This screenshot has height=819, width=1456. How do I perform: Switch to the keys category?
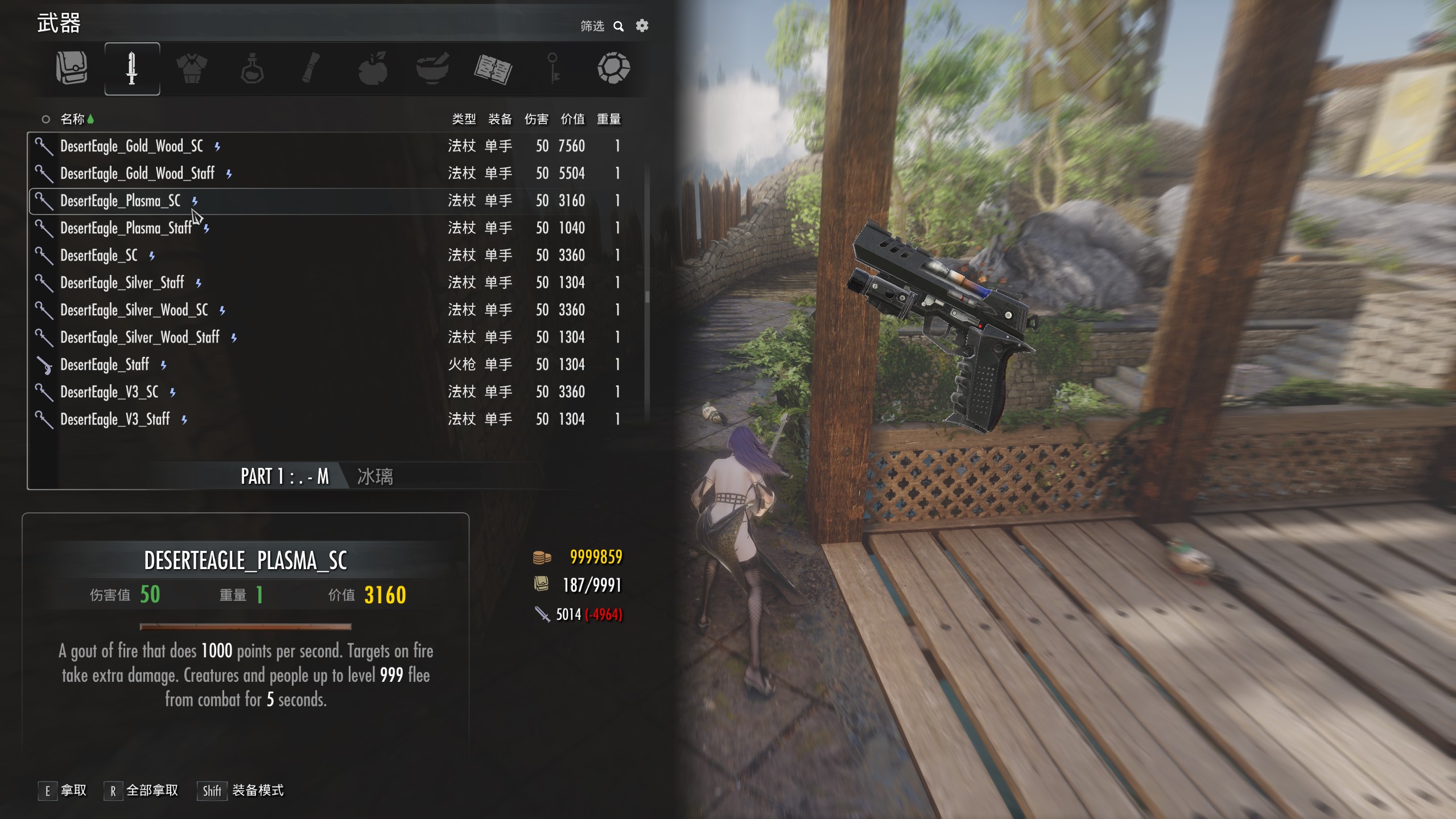[553, 68]
